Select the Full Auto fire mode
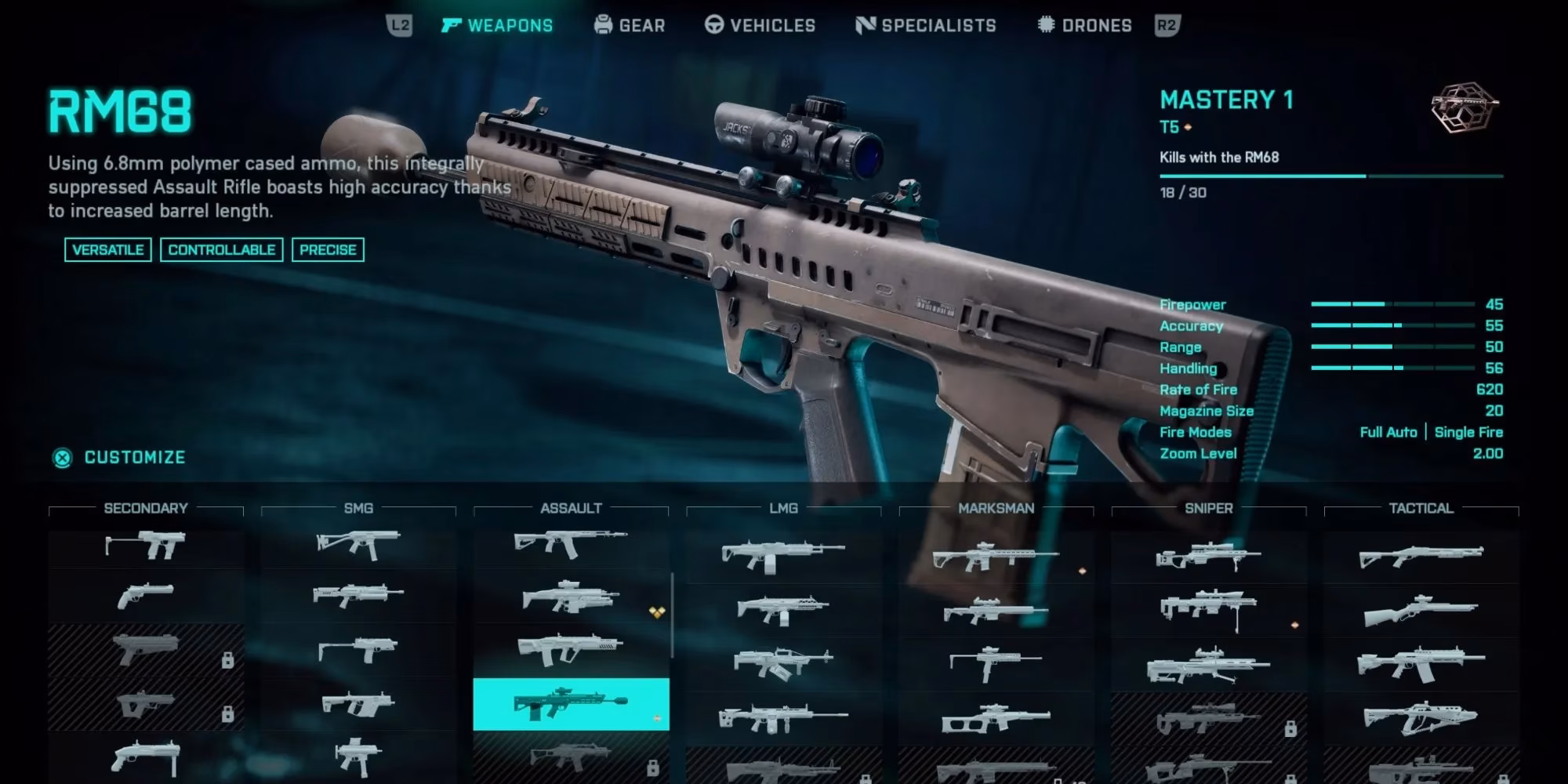The image size is (1568, 784). point(1389,432)
